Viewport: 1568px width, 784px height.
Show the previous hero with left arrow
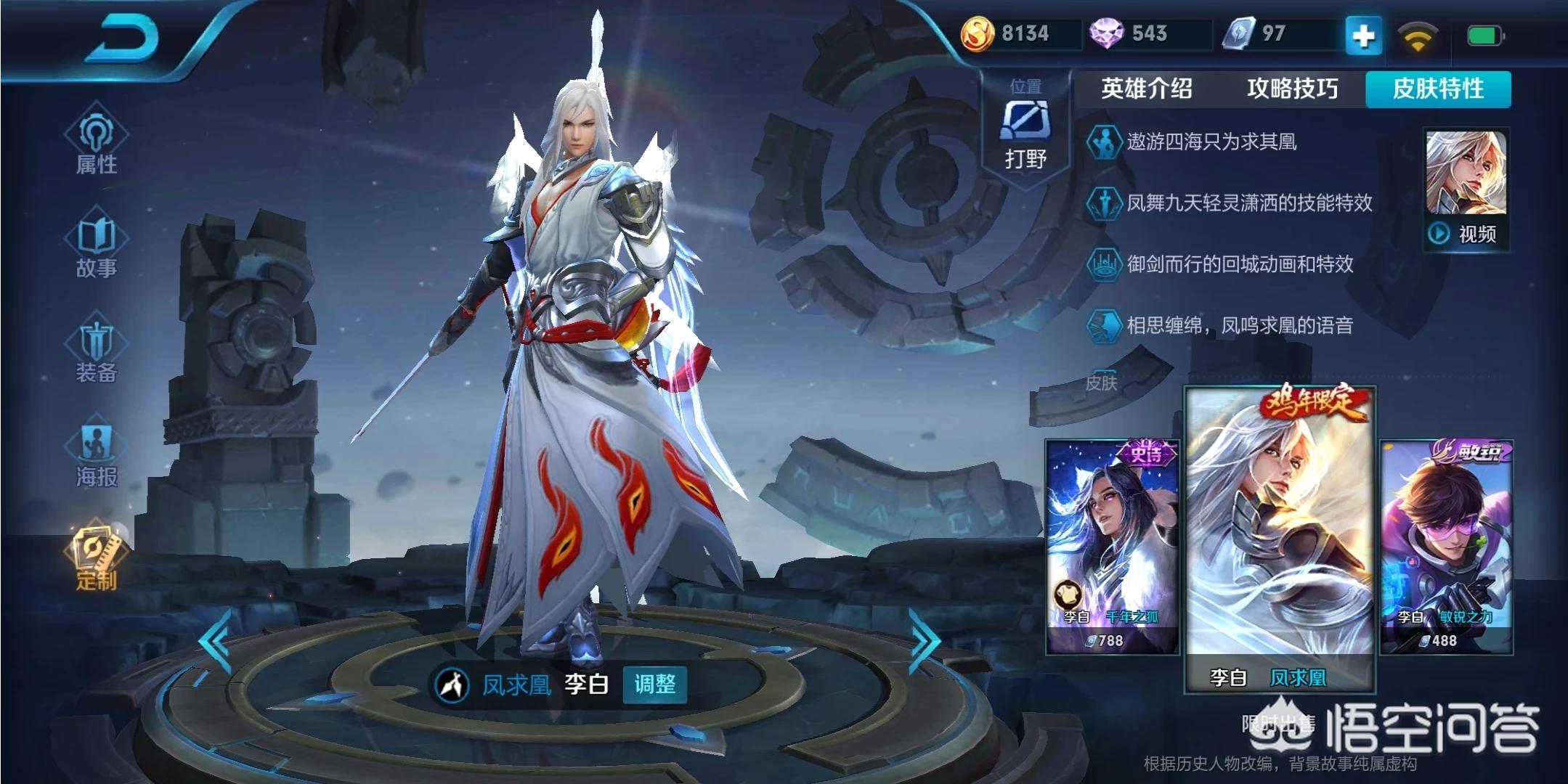click(216, 641)
